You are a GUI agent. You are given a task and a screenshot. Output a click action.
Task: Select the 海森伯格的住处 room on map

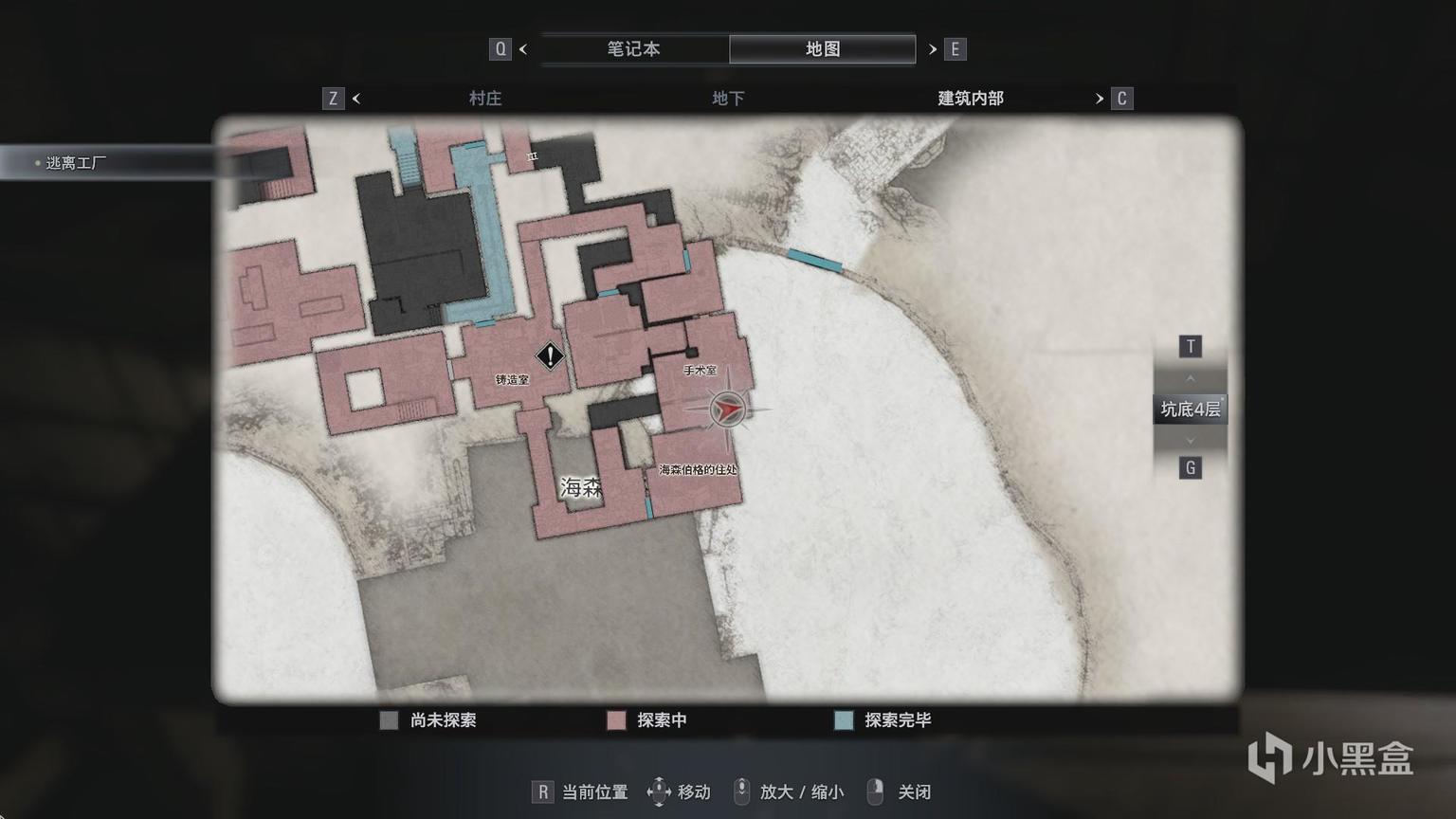pyautogui.click(x=698, y=469)
